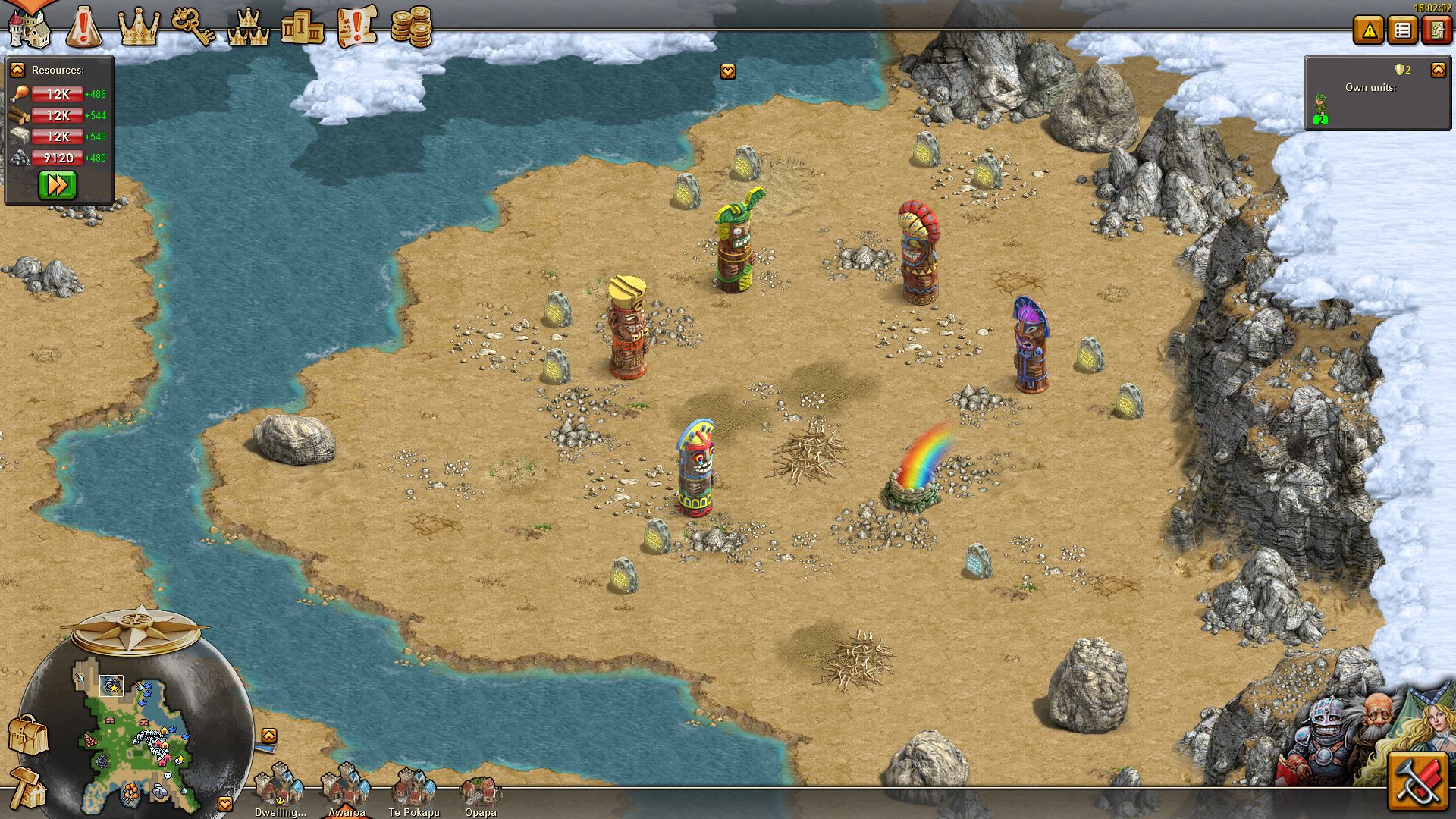Viewport: 1456px width, 819px height.
Task: Collapse the Resources panel
Action: click(x=17, y=70)
